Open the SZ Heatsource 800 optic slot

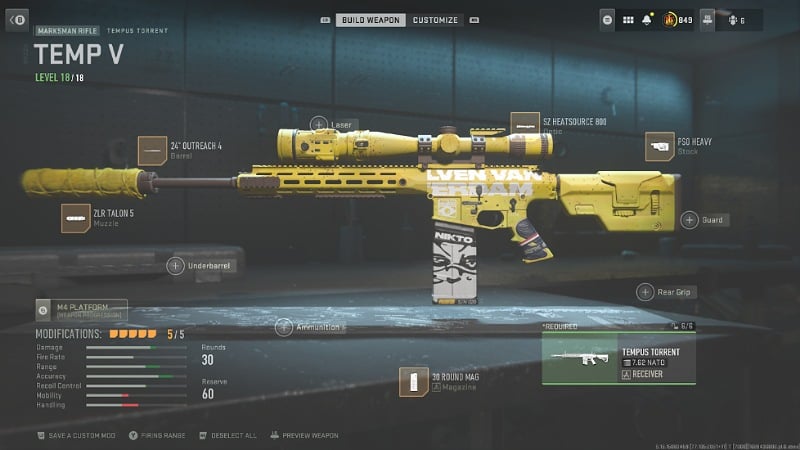pyautogui.click(x=525, y=127)
